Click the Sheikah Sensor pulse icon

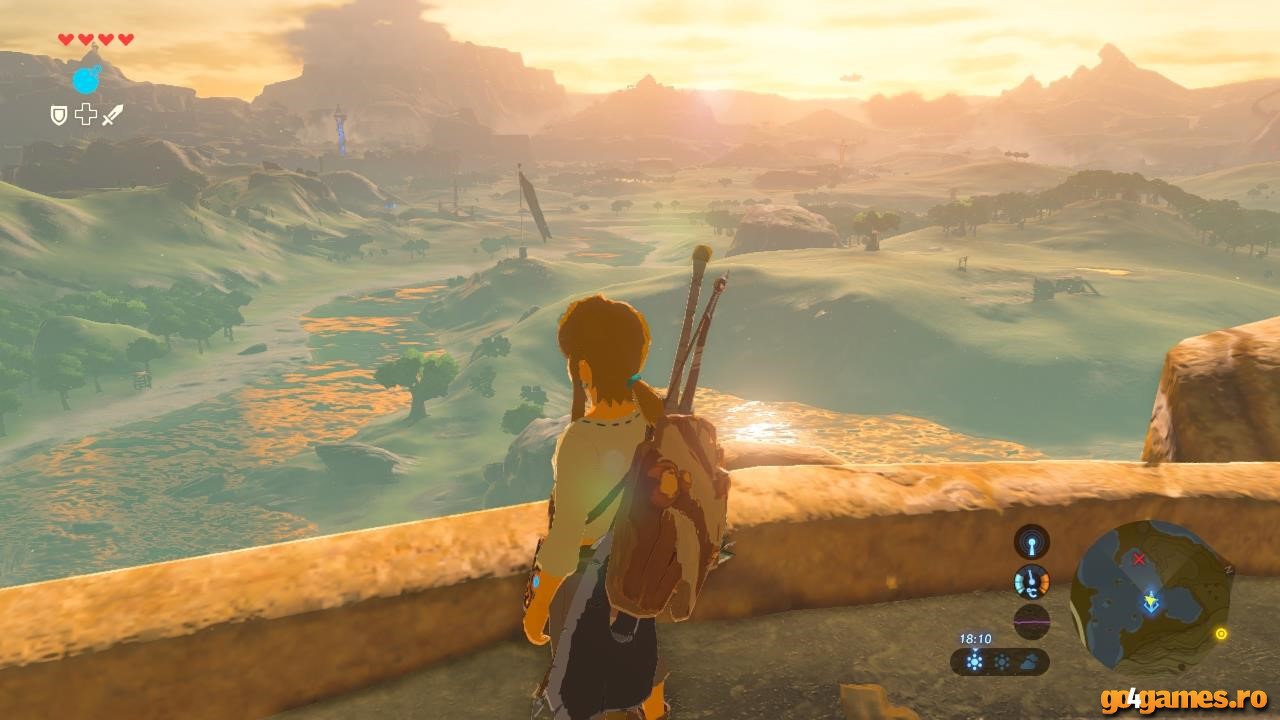[1030, 540]
